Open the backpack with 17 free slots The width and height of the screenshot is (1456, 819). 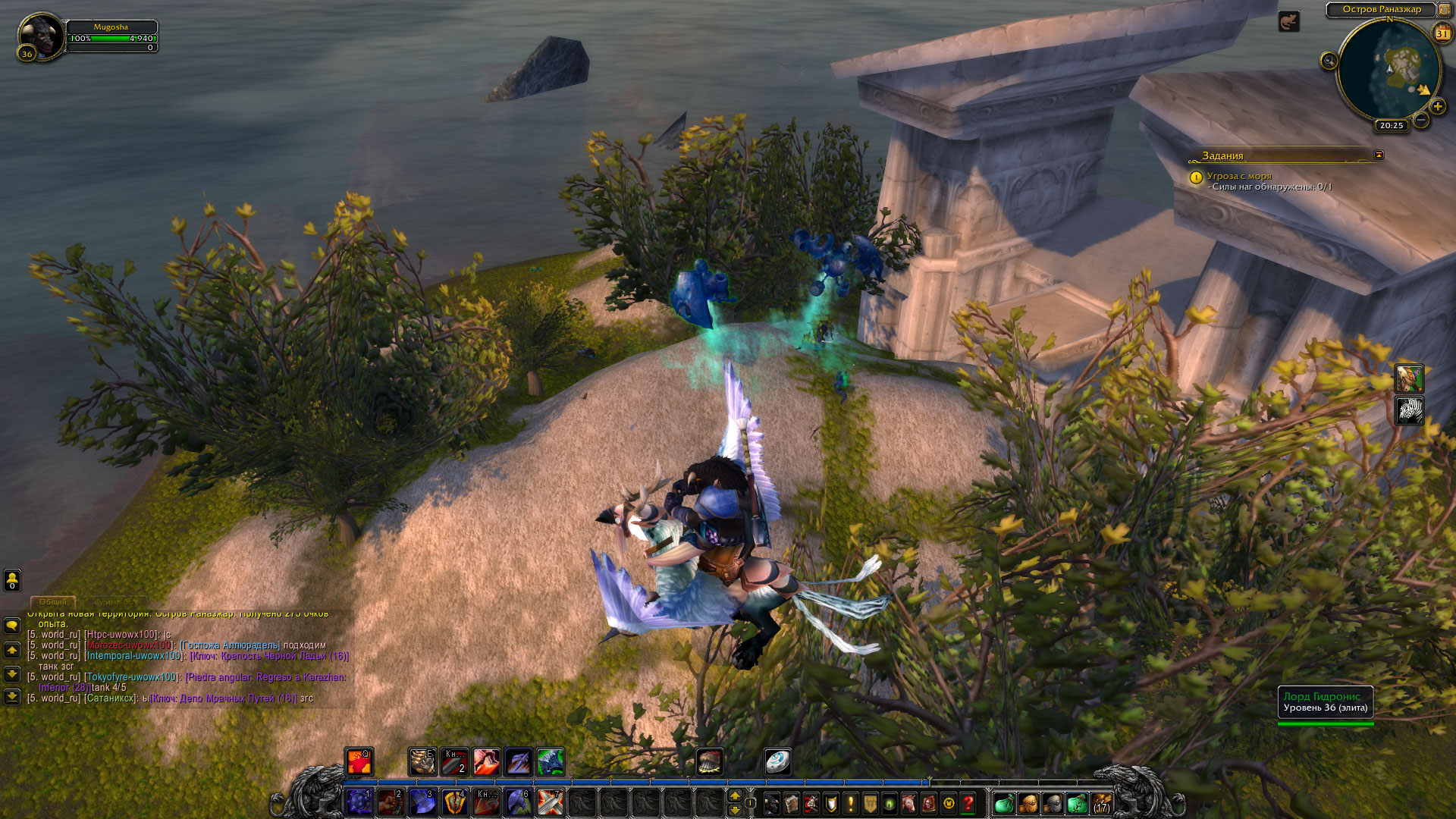pyautogui.click(x=1101, y=802)
